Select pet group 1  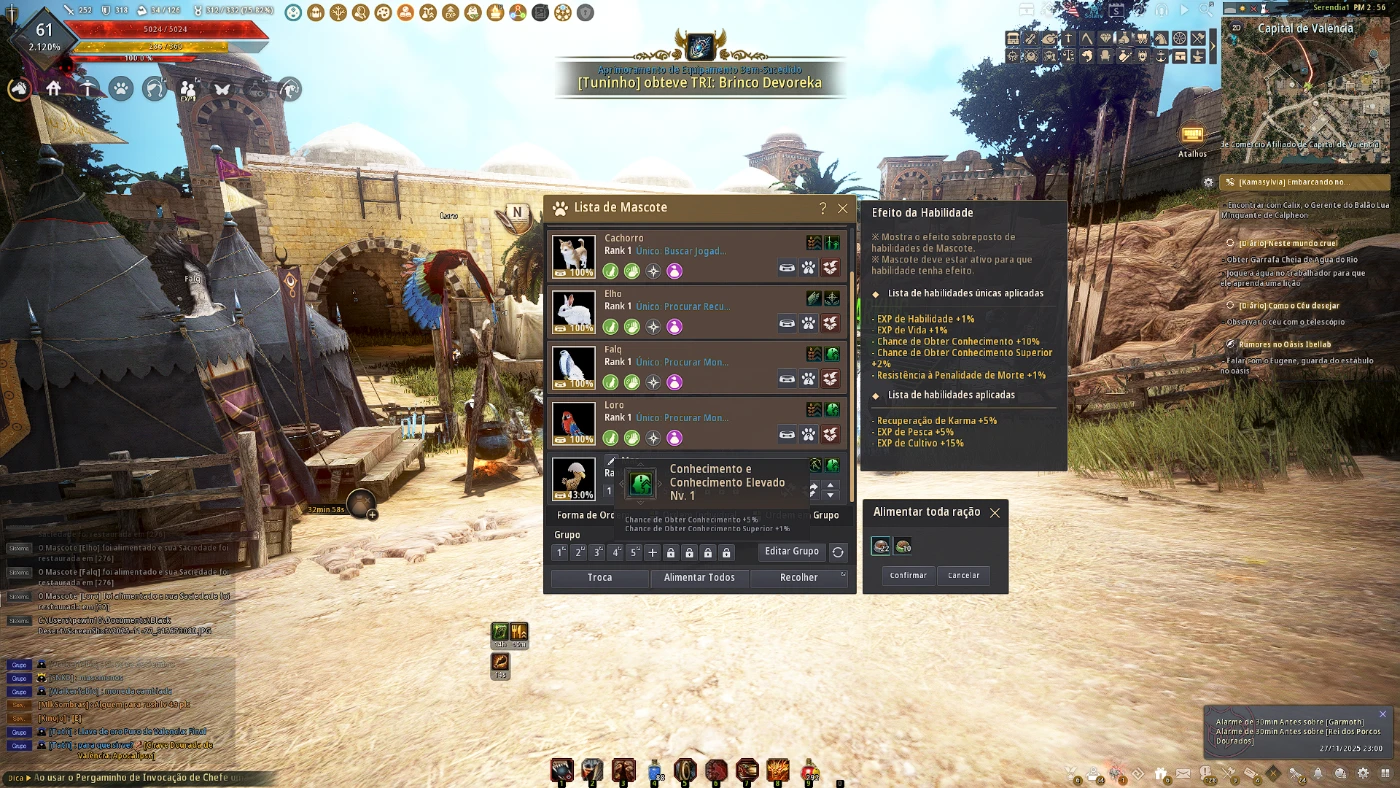point(561,552)
